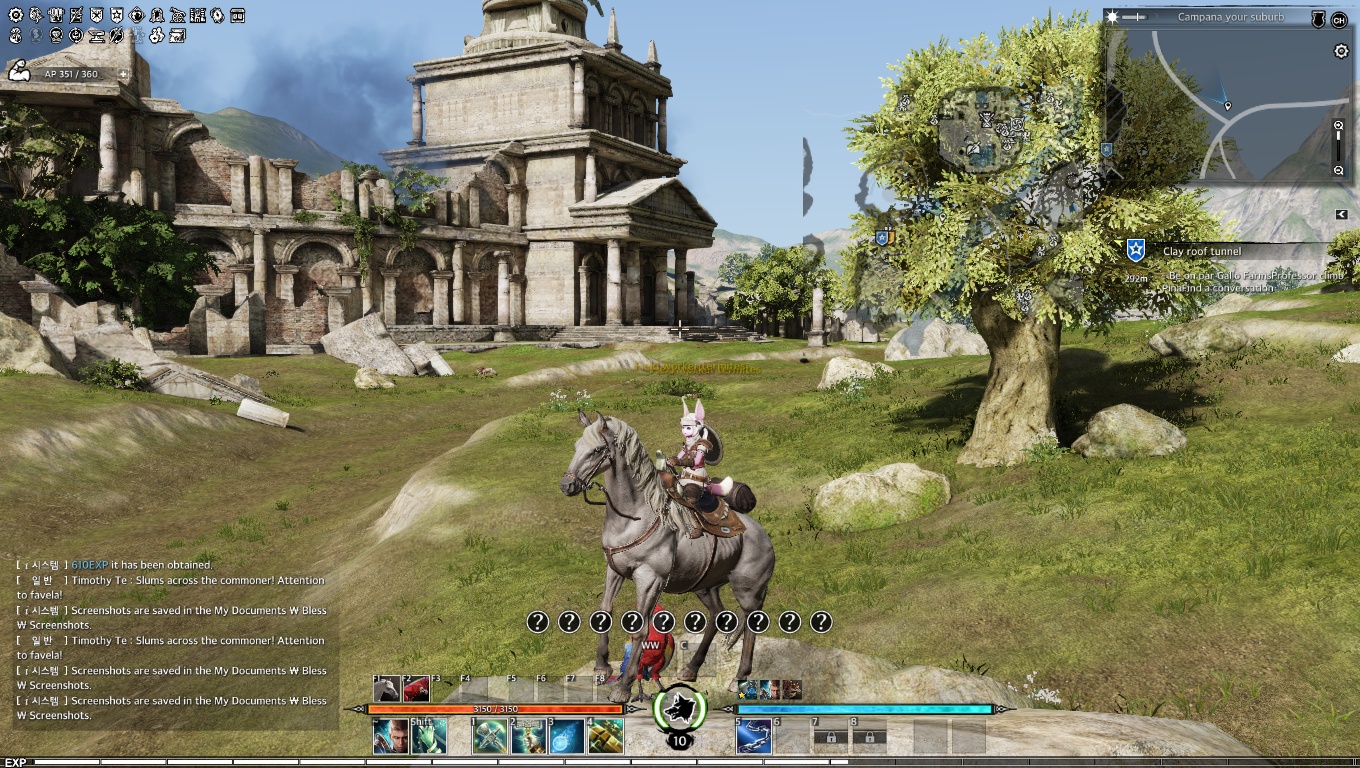Click the character portrait skill slot
The width and height of the screenshot is (1360, 768).
390,737
